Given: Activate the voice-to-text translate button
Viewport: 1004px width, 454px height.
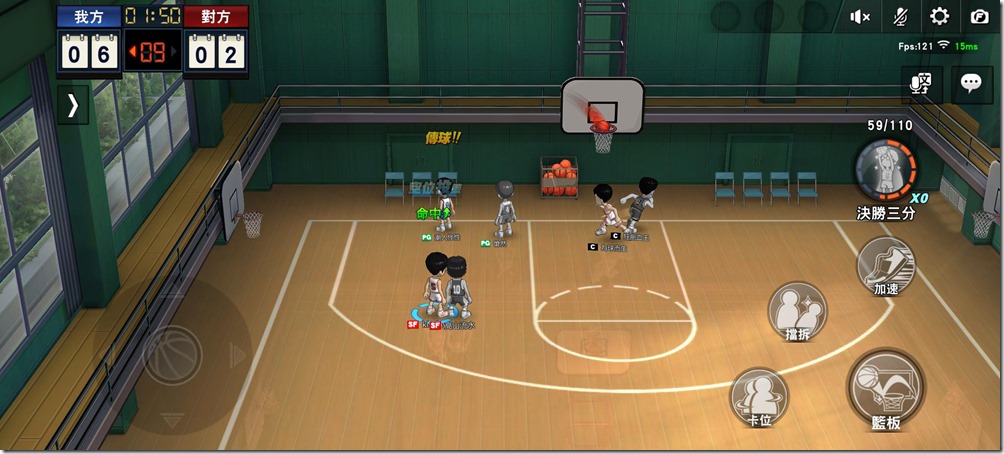Looking at the screenshot, I should click(x=921, y=84).
